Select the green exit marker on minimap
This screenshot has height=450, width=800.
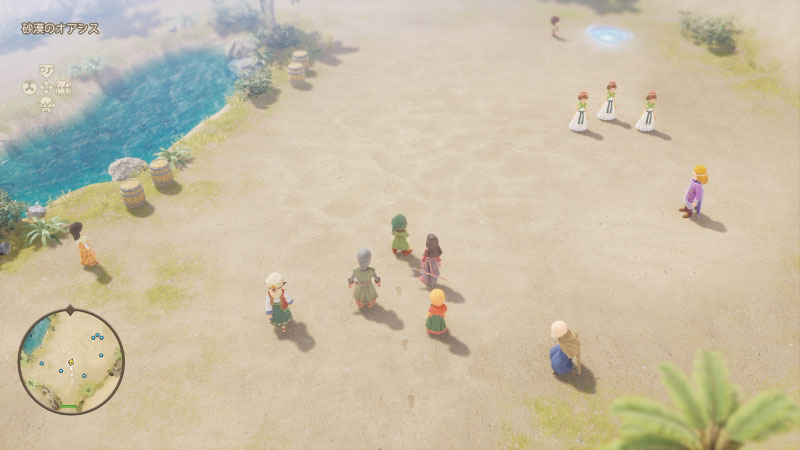(x=69, y=406)
